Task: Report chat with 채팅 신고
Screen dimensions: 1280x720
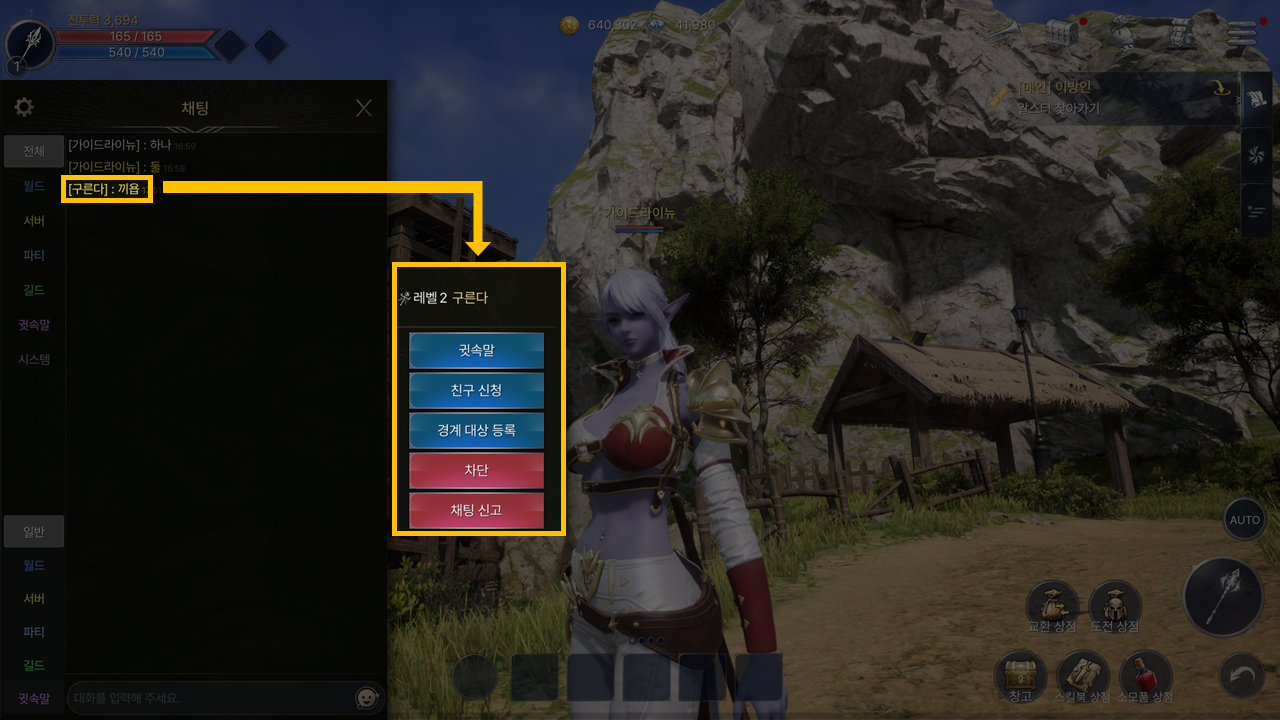Action: pyautogui.click(x=476, y=510)
